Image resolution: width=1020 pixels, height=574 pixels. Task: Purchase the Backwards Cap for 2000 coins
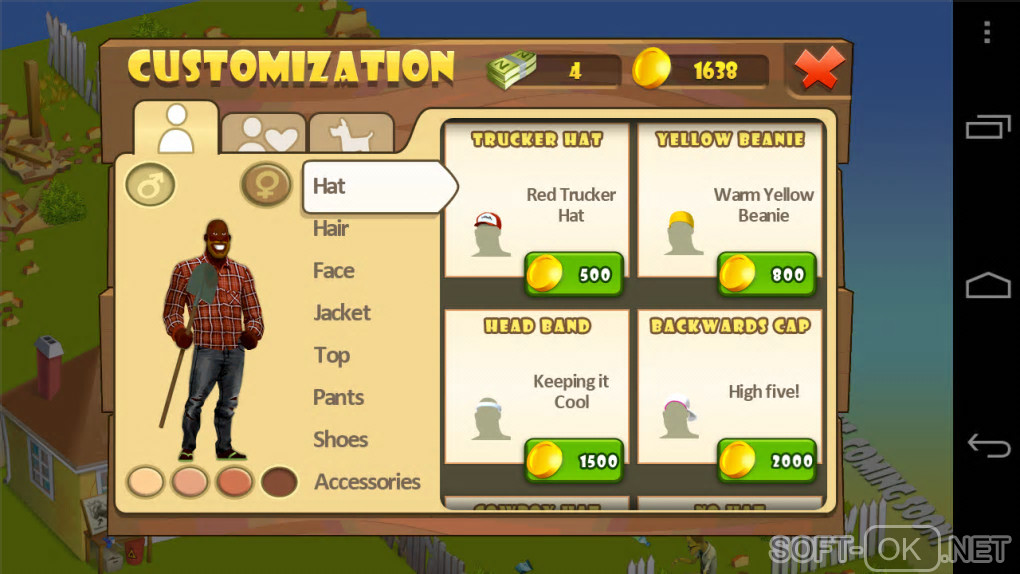[767, 461]
